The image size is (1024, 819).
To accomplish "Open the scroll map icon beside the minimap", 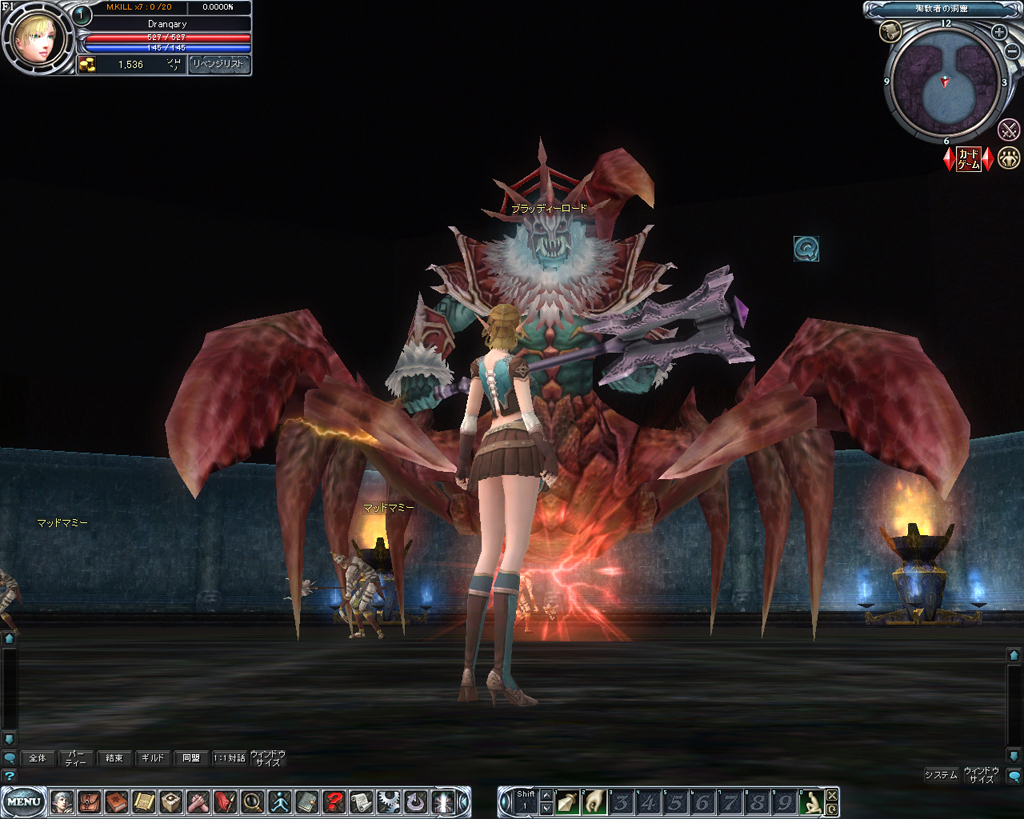I will 890,32.
